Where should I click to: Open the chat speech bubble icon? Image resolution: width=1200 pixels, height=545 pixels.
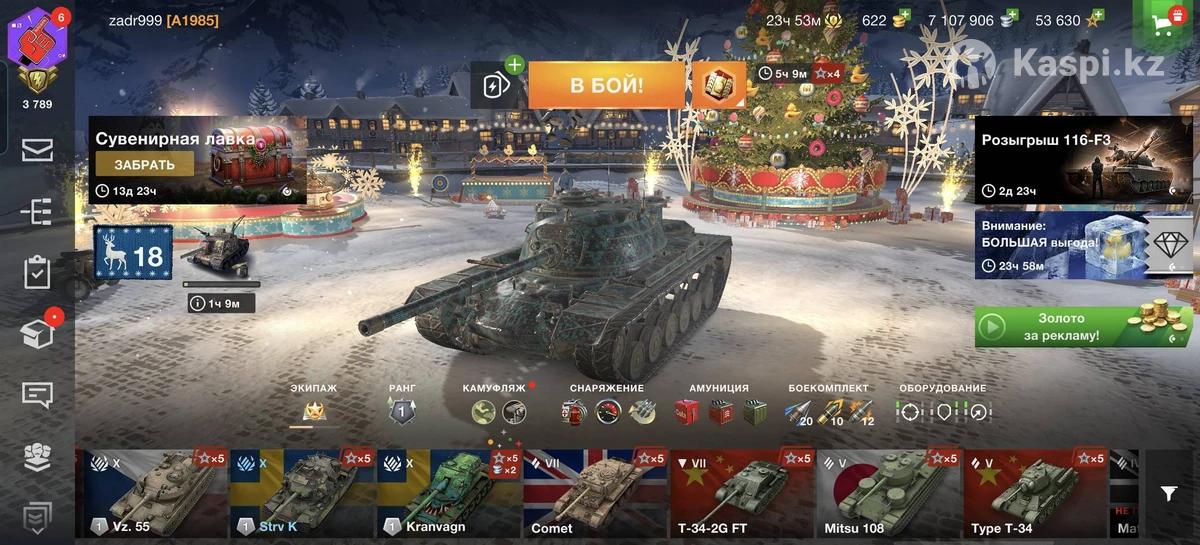(x=37, y=395)
